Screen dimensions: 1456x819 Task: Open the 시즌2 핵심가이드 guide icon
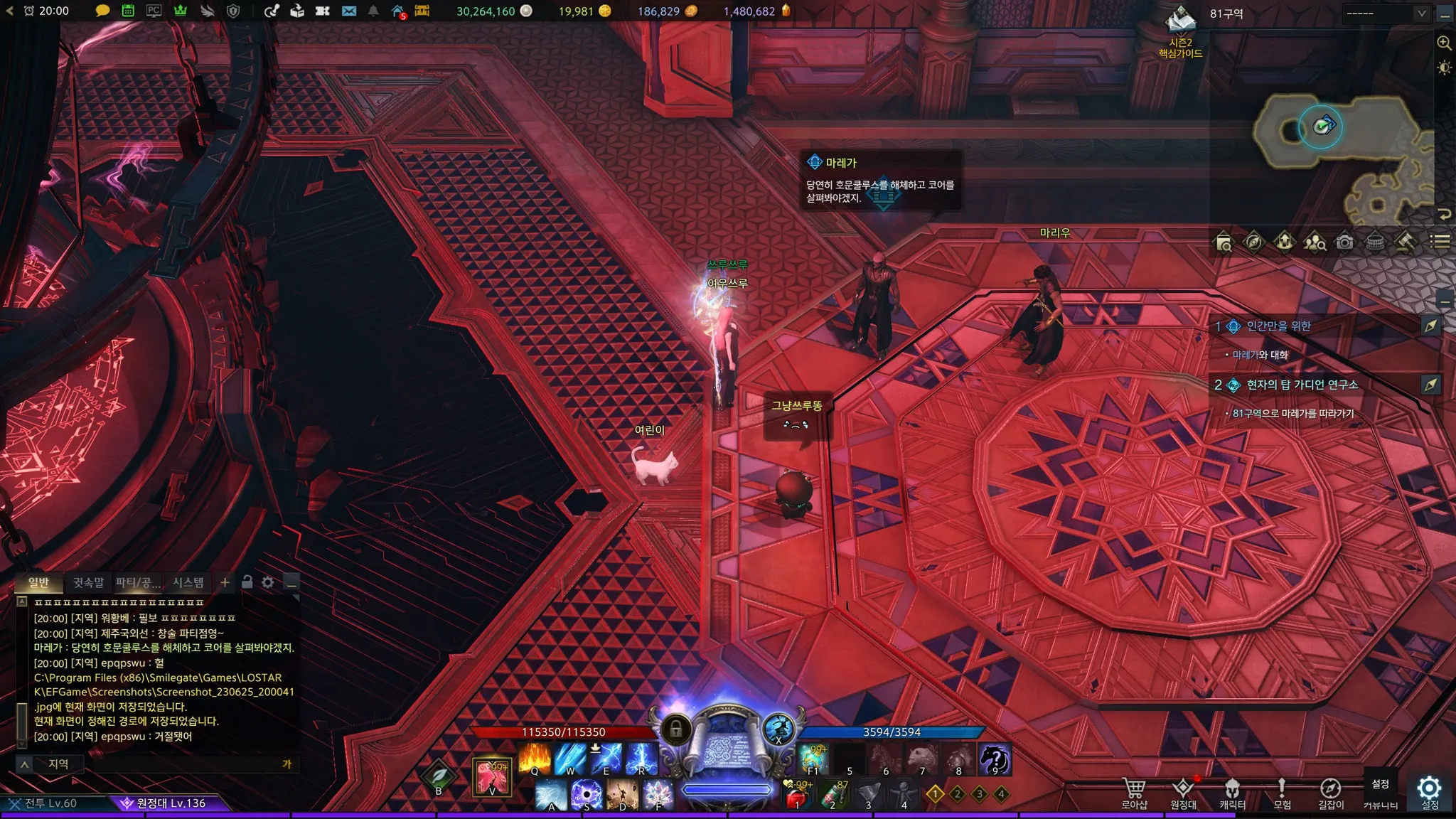tap(1181, 32)
